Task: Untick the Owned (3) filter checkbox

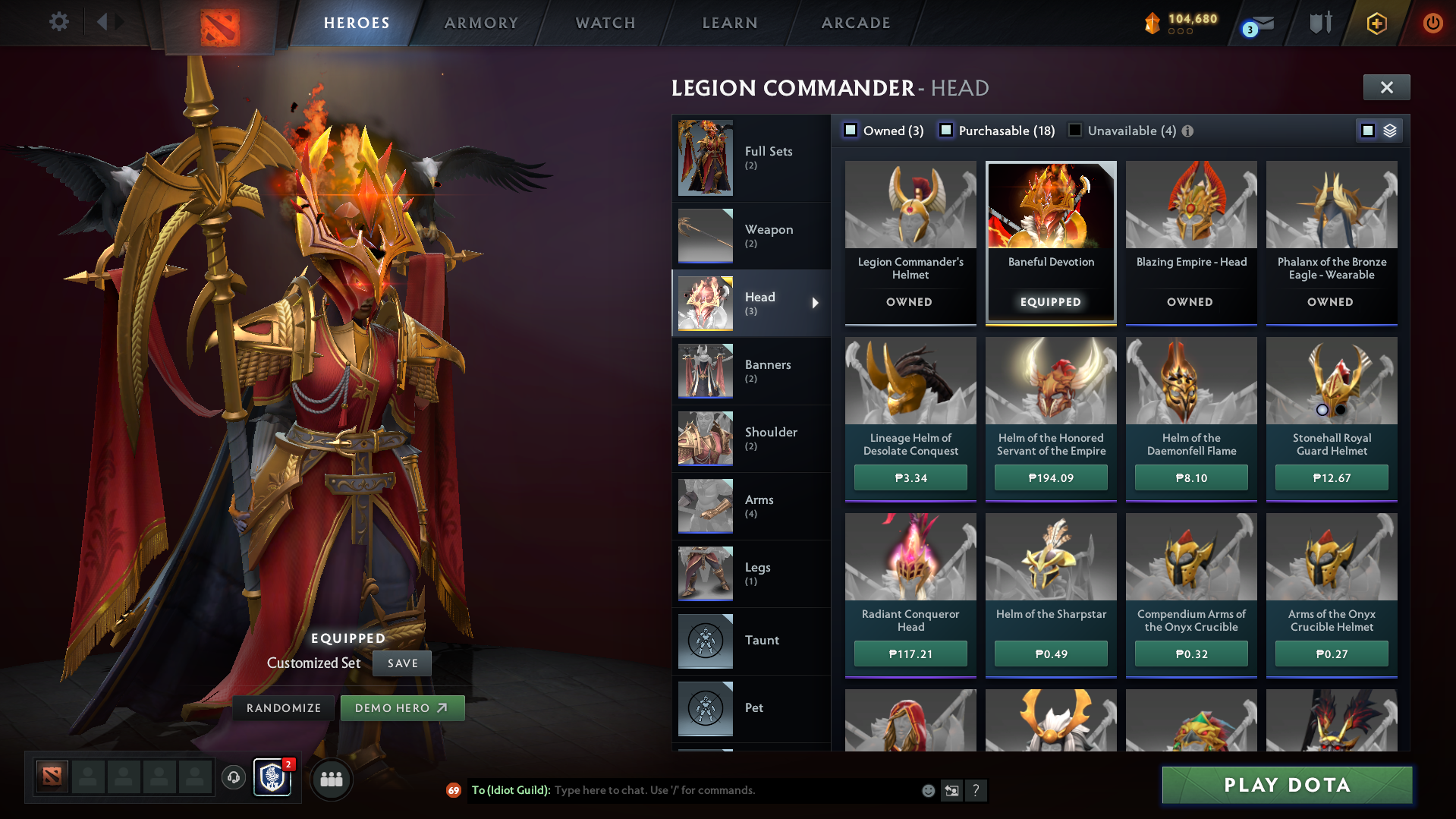Action: 851,130
